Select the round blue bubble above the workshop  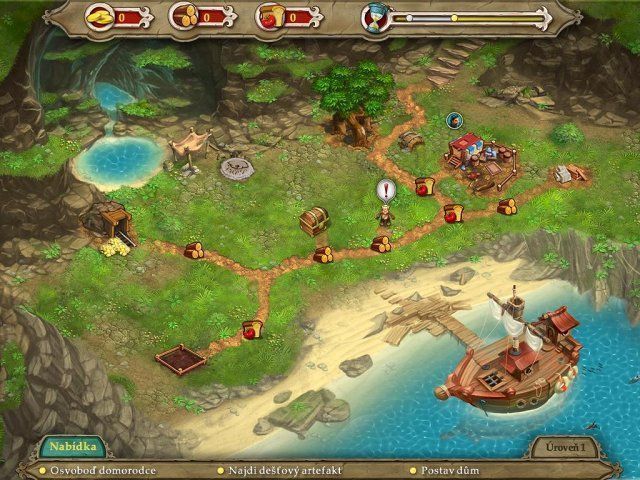click(x=455, y=121)
